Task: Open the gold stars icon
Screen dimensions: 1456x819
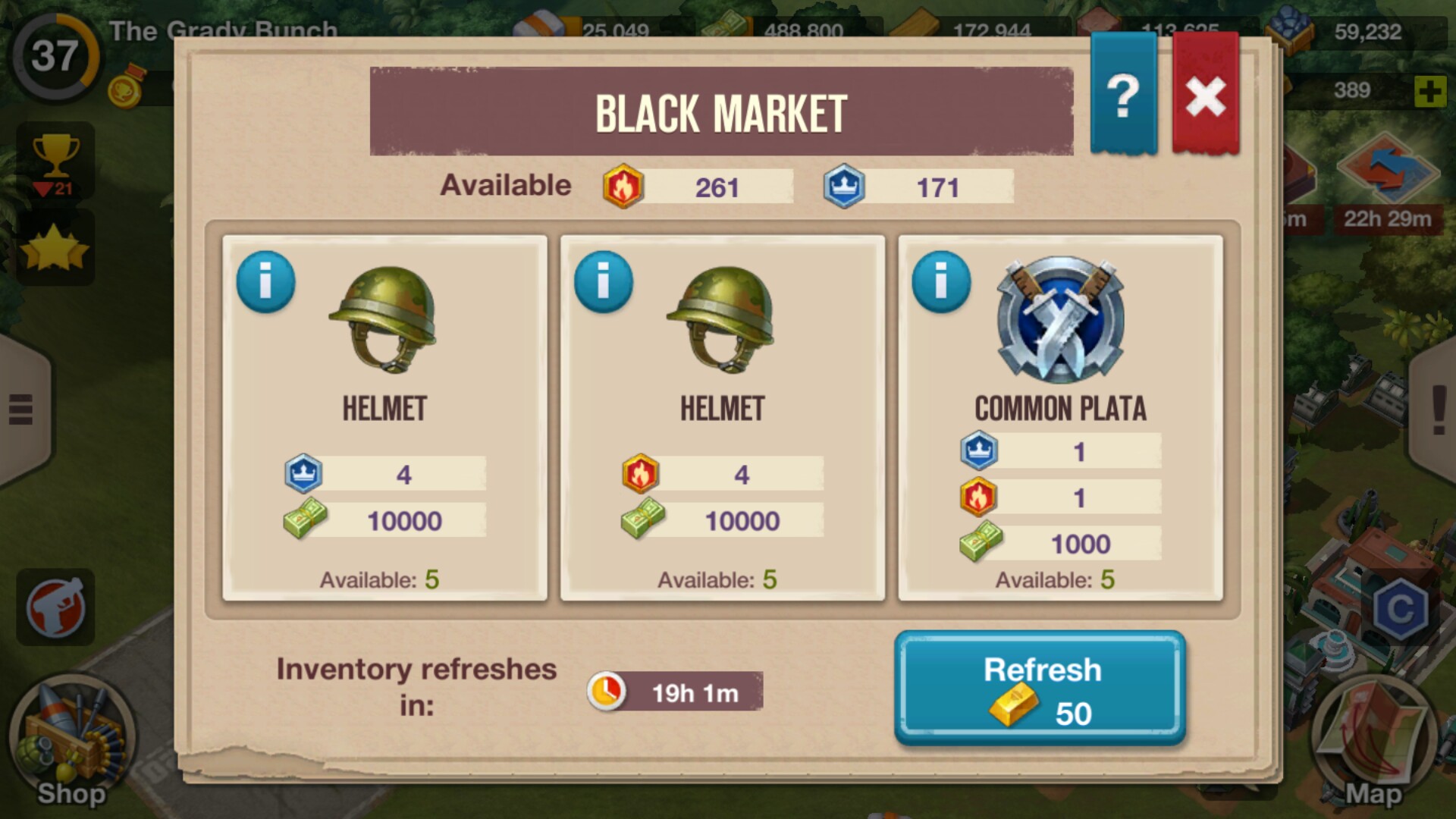Action: (x=55, y=249)
